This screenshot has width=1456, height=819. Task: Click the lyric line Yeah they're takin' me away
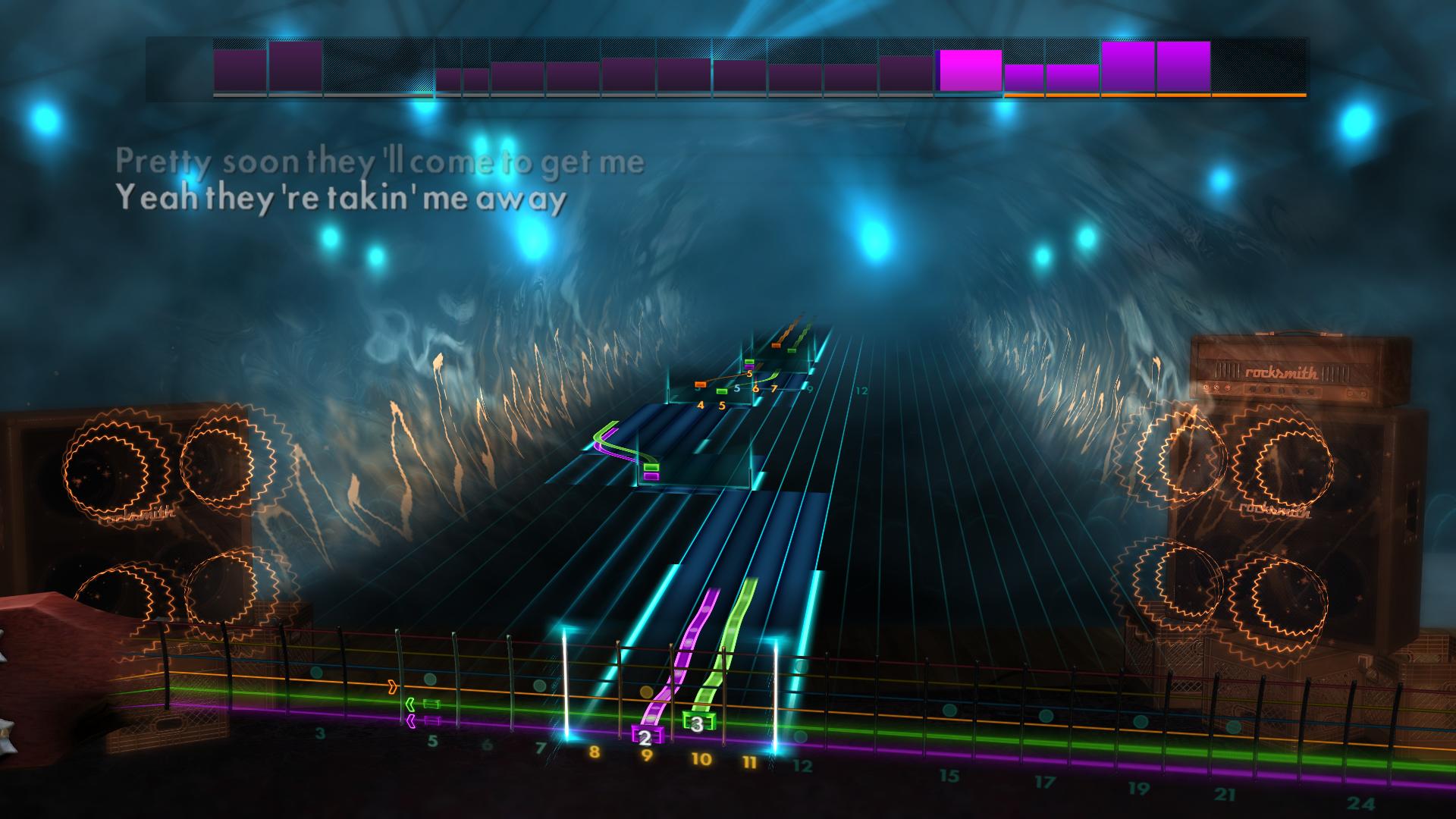click(340, 199)
